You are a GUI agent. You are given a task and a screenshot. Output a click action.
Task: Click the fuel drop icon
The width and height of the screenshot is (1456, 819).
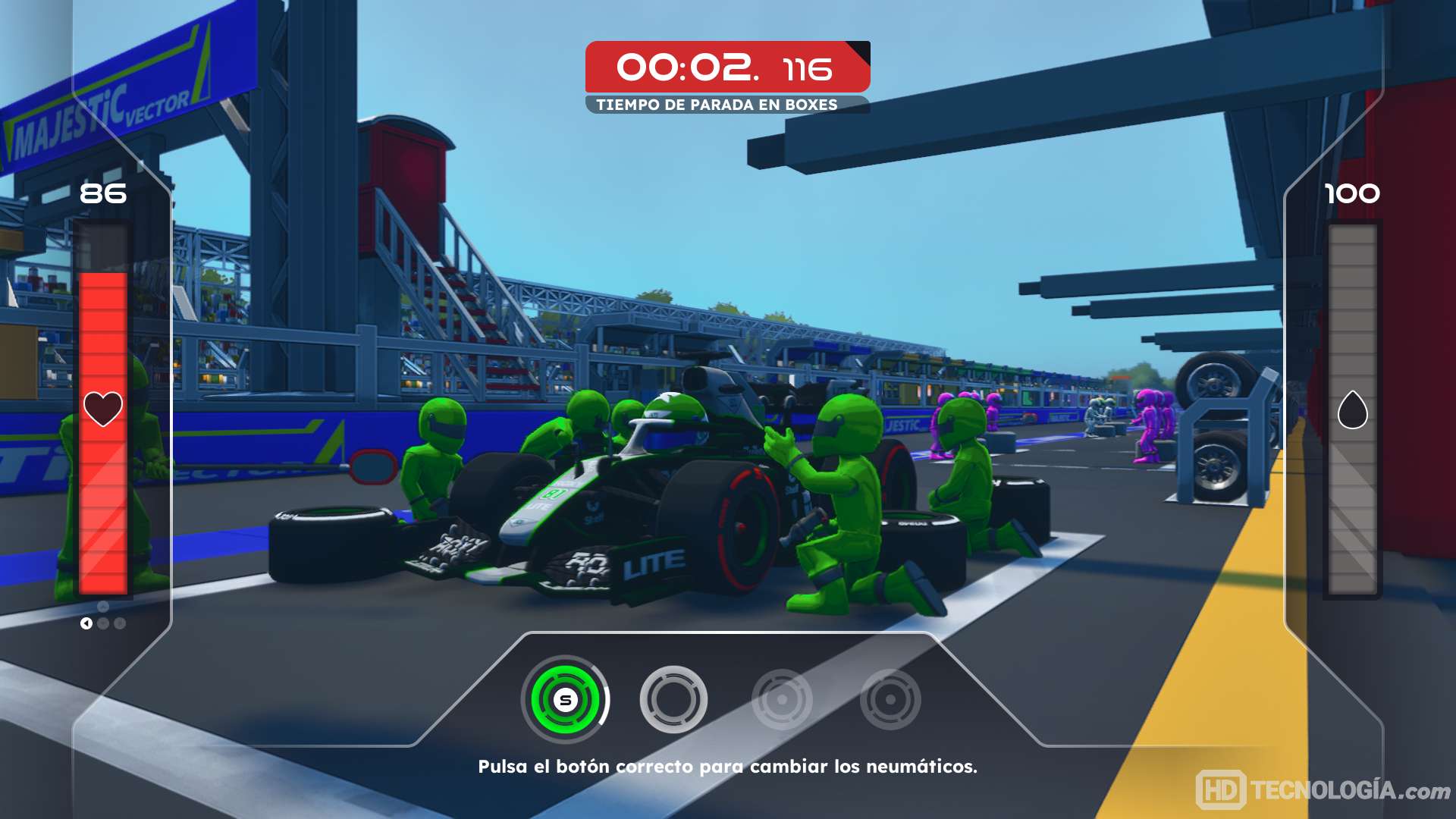[1352, 409]
